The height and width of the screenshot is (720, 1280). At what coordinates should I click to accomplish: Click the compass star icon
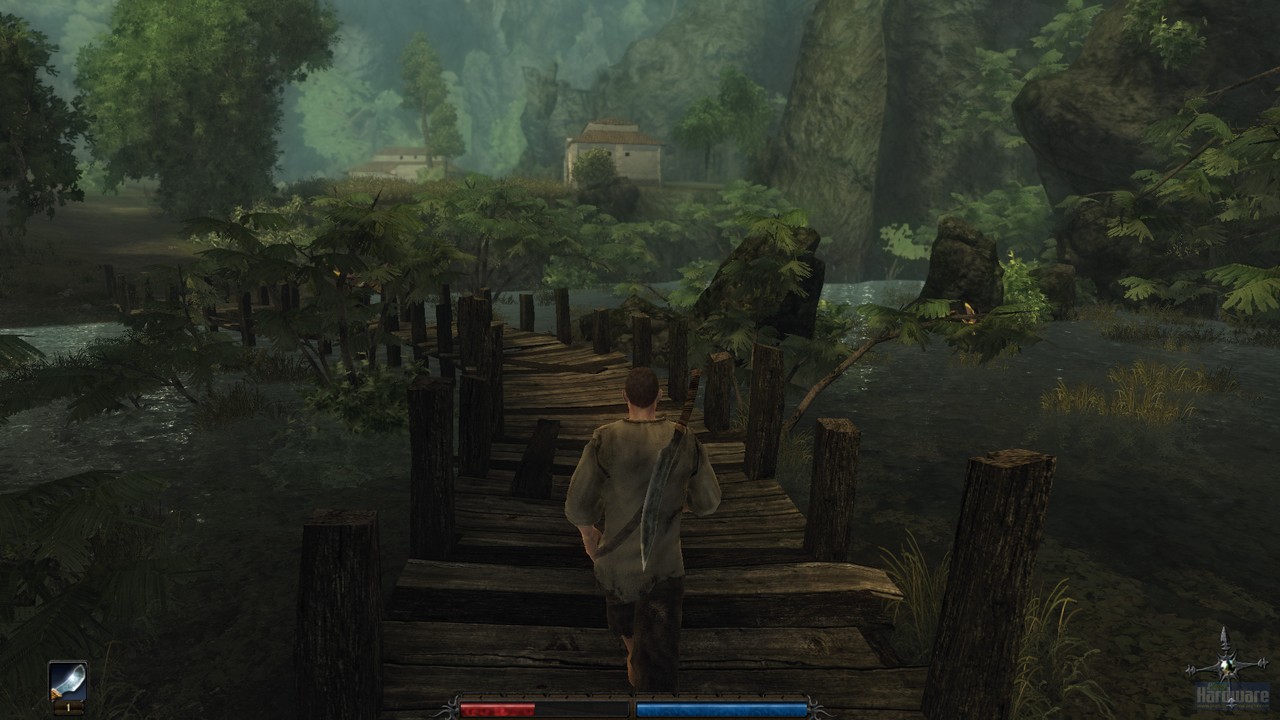click(1224, 664)
